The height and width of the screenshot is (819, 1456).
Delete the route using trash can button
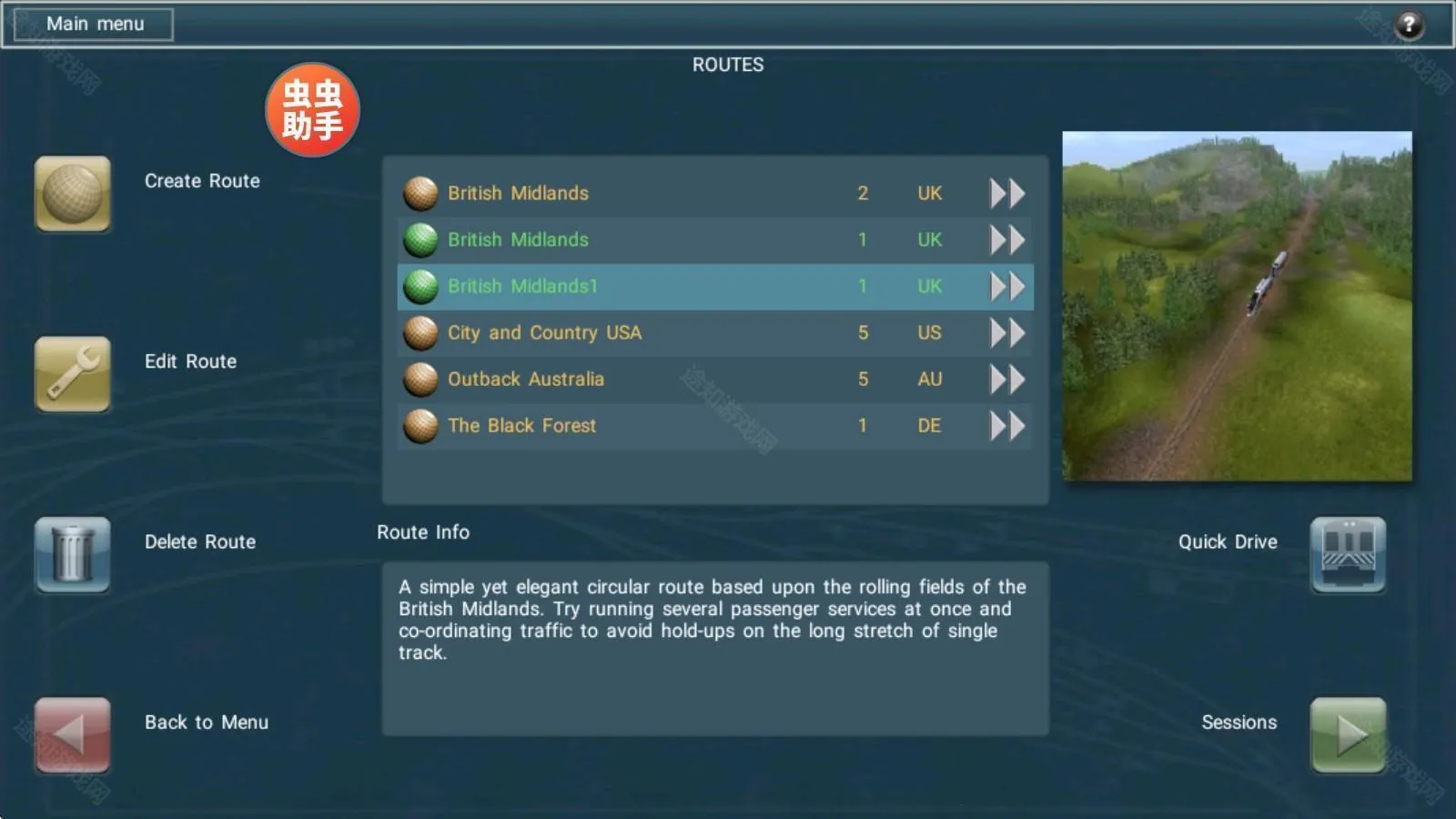(x=73, y=554)
